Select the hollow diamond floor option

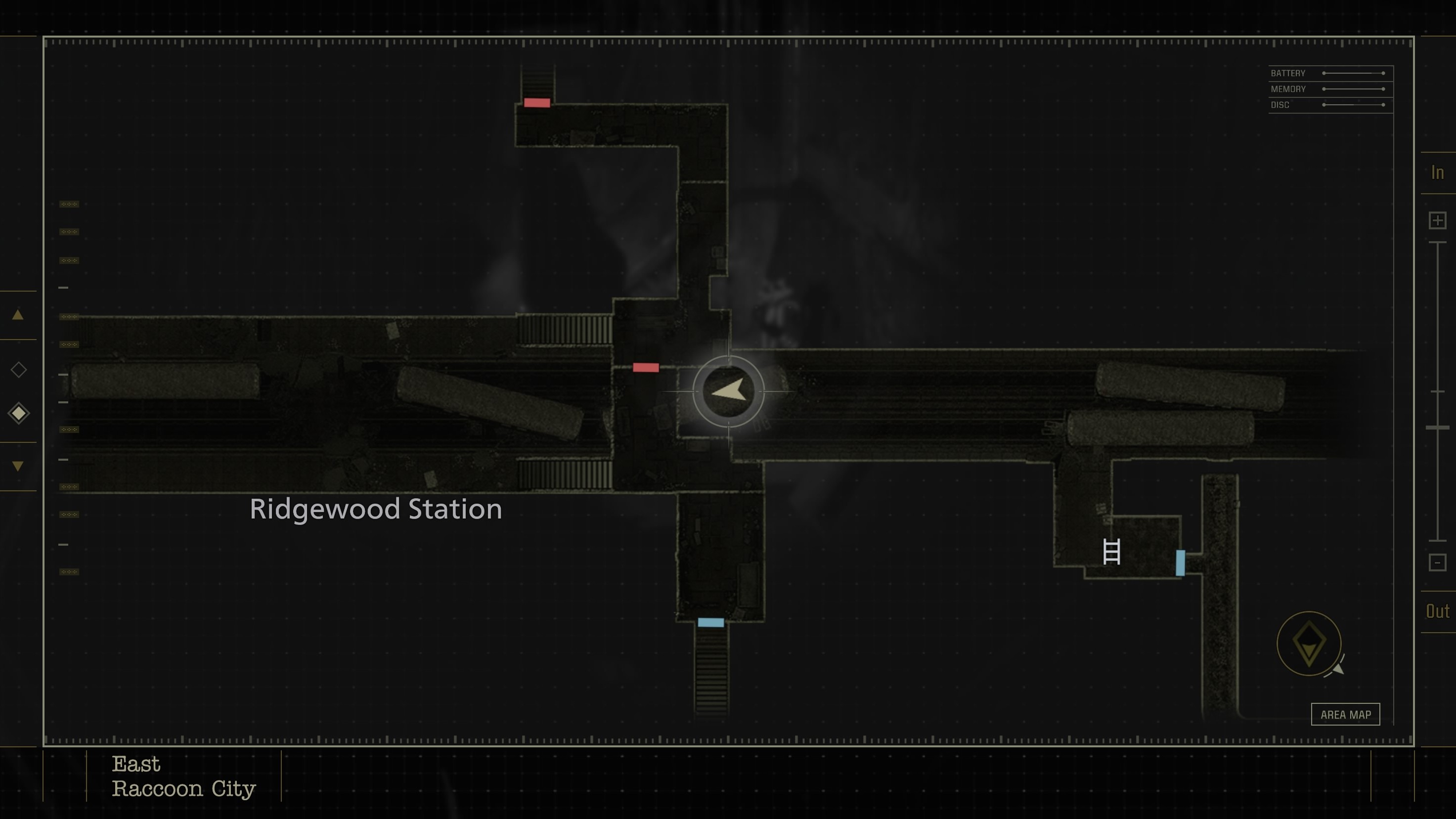pos(19,370)
